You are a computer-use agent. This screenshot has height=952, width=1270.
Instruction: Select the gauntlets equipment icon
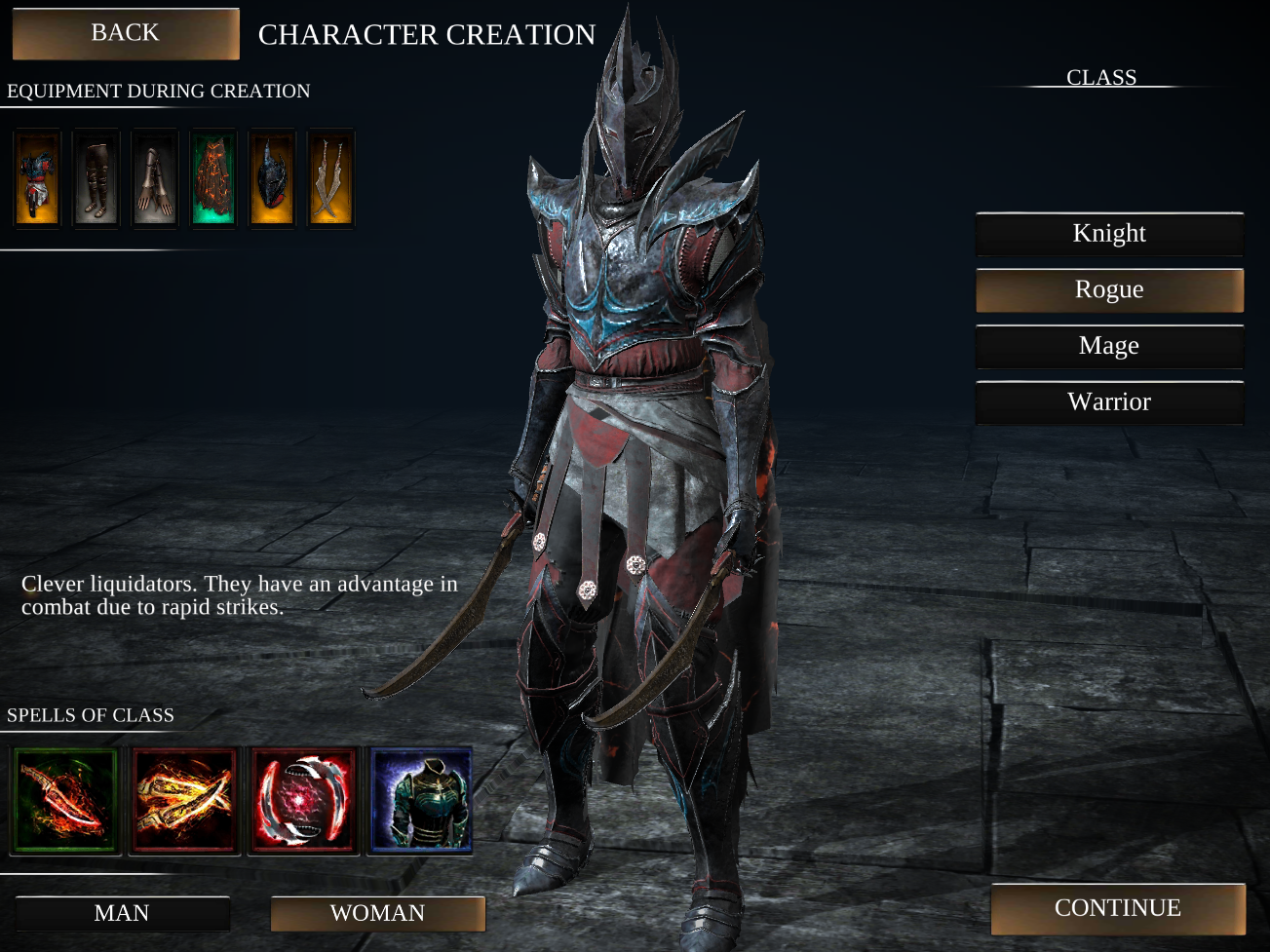(x=153, y=177)
